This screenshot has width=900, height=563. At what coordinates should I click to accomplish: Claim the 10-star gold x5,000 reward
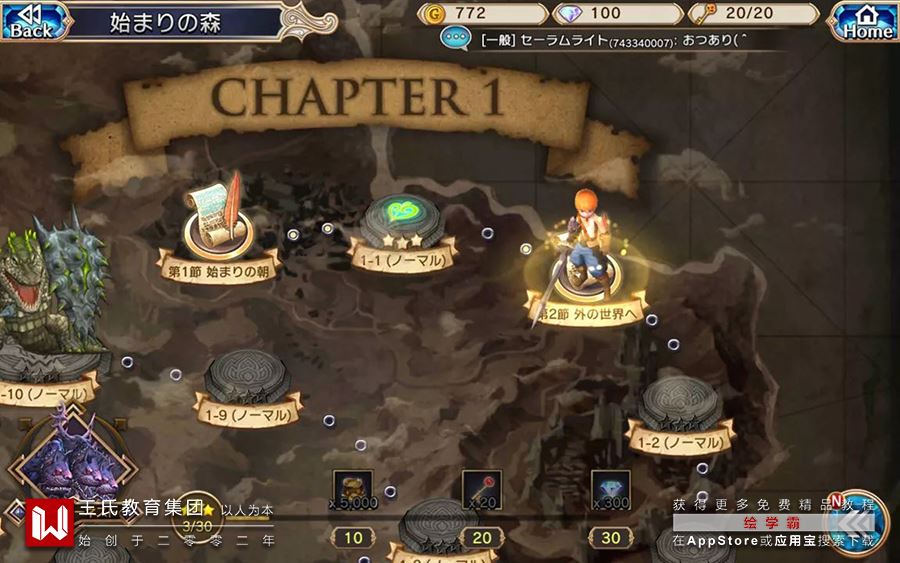click(x=352, y=490)
